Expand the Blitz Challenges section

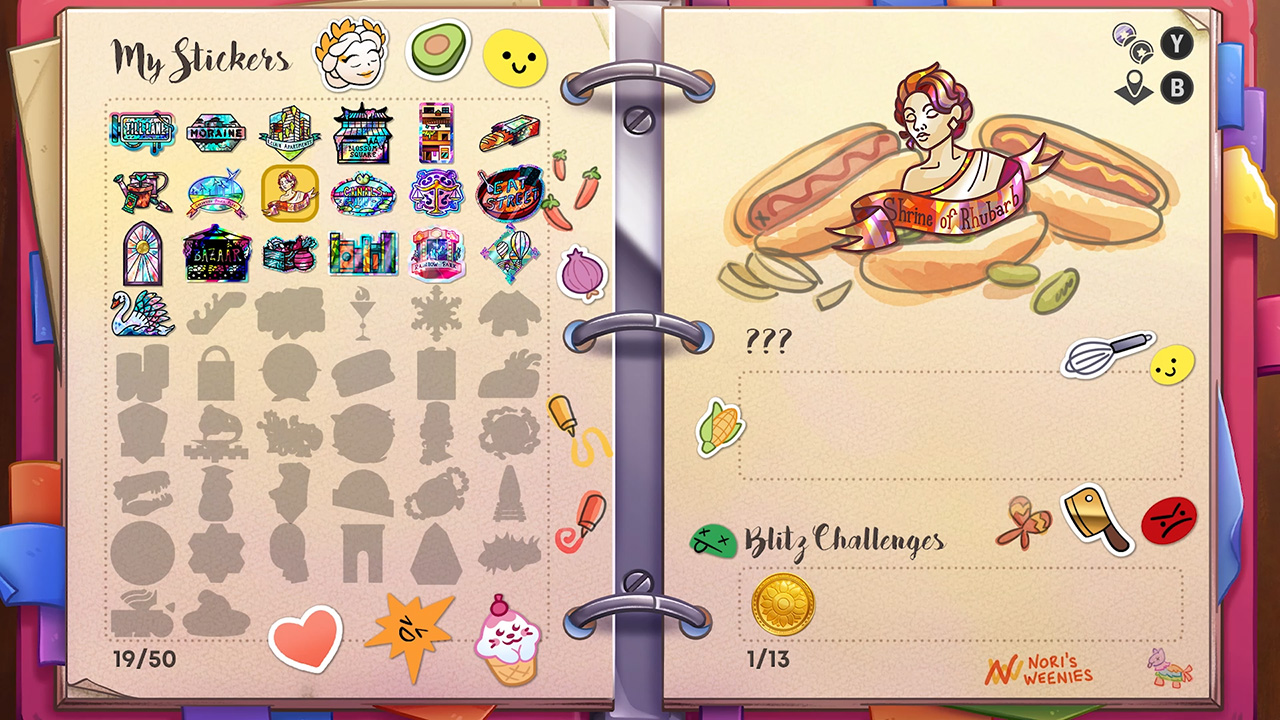pos(843,541)
